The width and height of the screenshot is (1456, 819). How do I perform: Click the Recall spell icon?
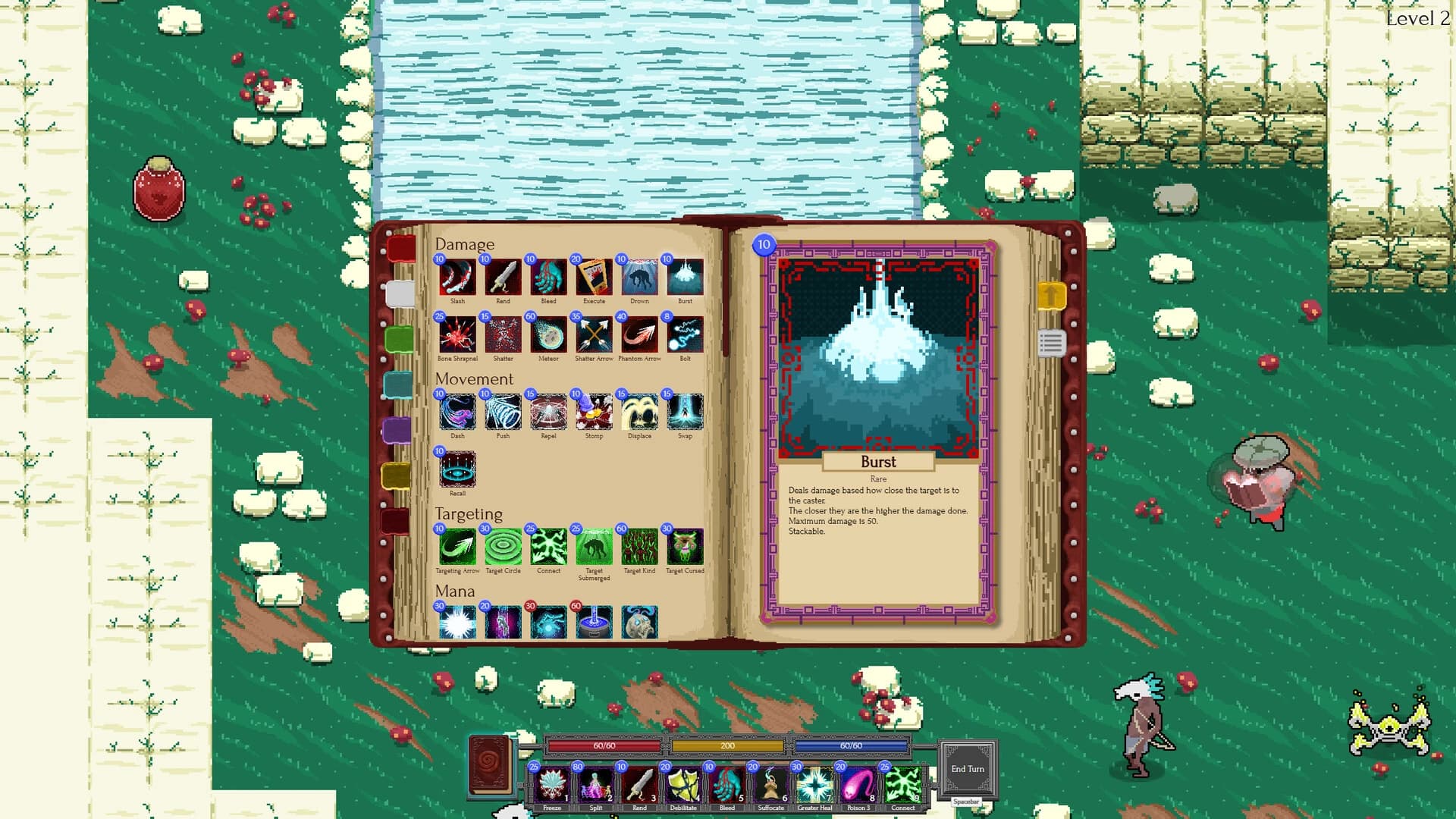[x=457, y=470]
